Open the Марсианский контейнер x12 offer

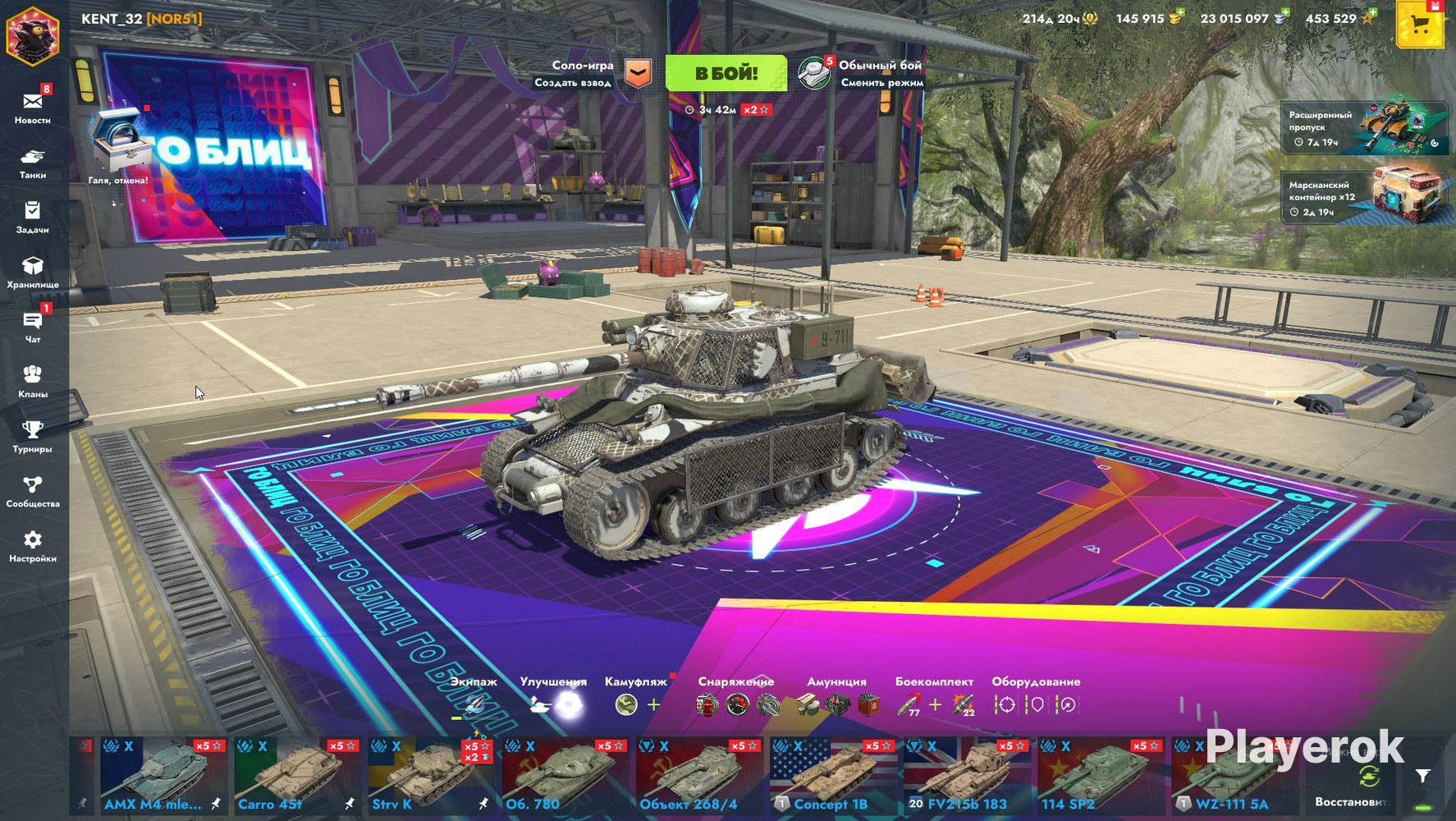click(1363, 197)
